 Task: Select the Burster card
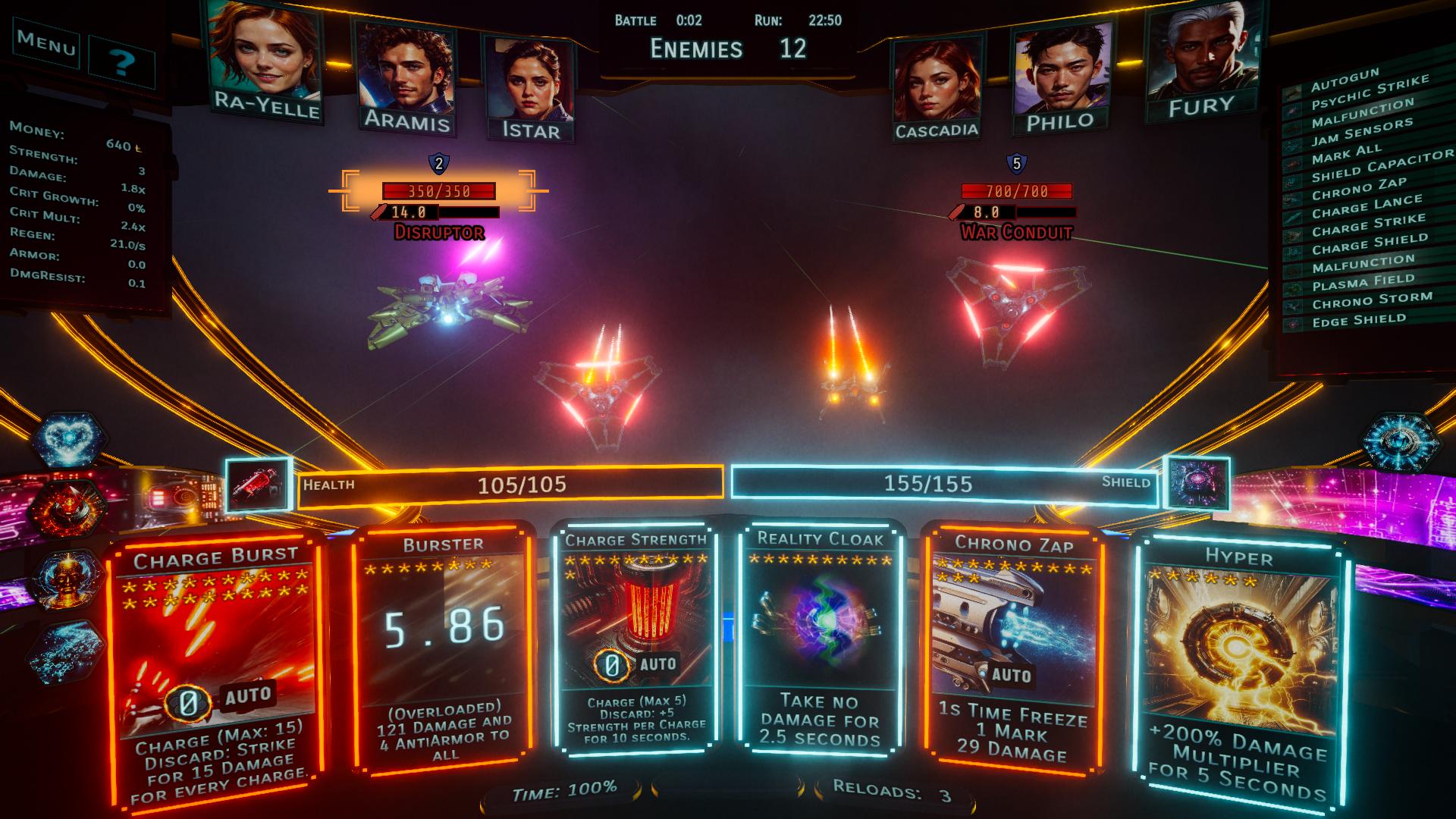point(443,645)
